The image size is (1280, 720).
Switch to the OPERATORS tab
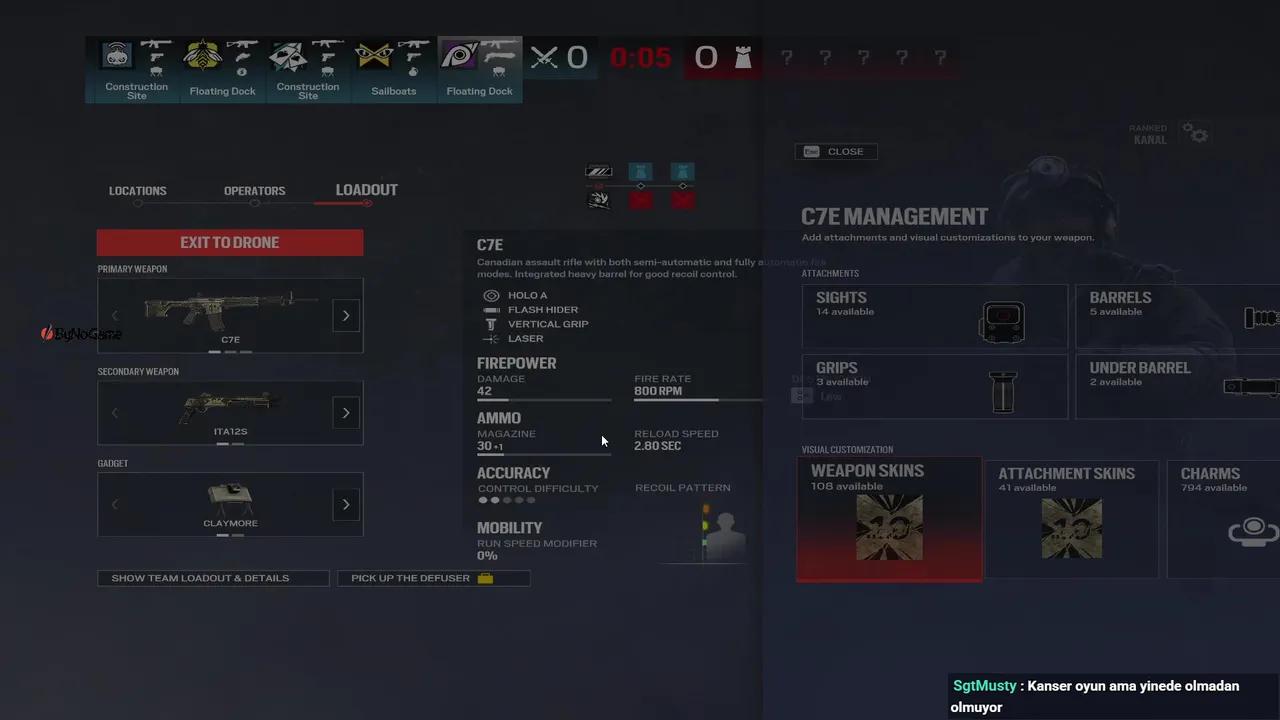point(254,190)
